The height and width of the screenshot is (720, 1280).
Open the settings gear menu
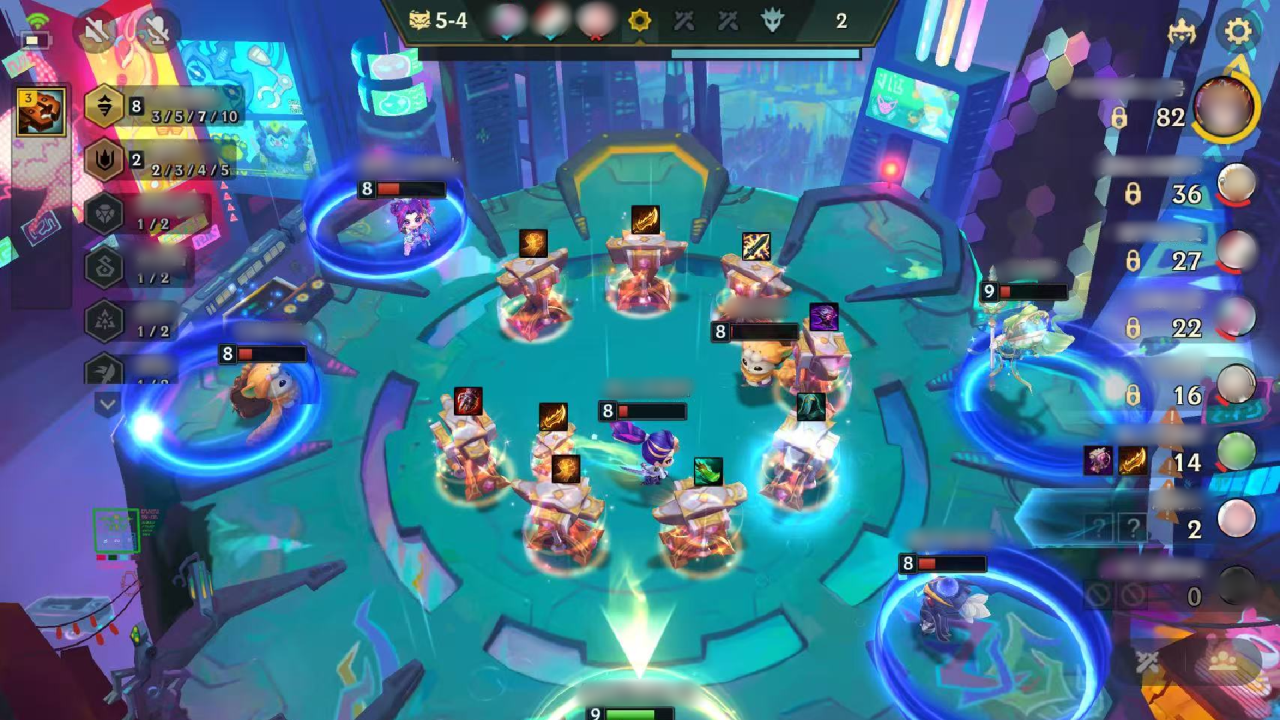tap(1238, 32)
